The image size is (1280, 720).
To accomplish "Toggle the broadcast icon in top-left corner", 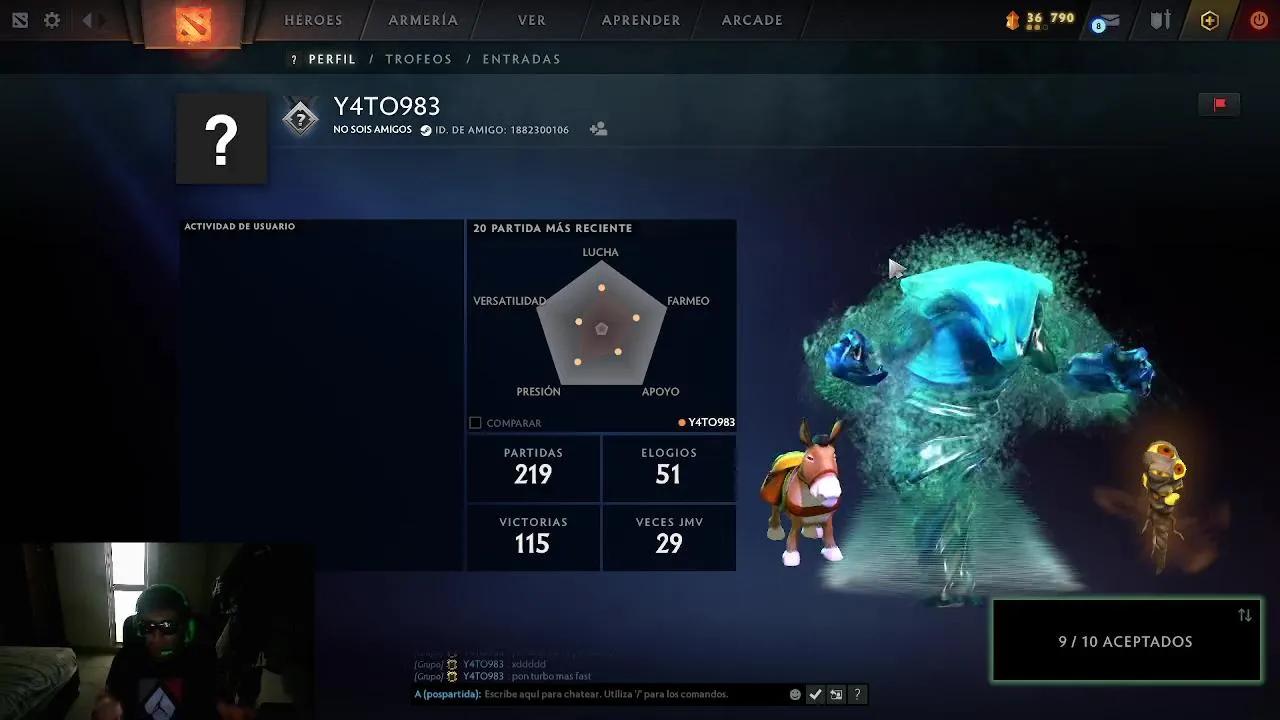I will [x=18, y=20].
